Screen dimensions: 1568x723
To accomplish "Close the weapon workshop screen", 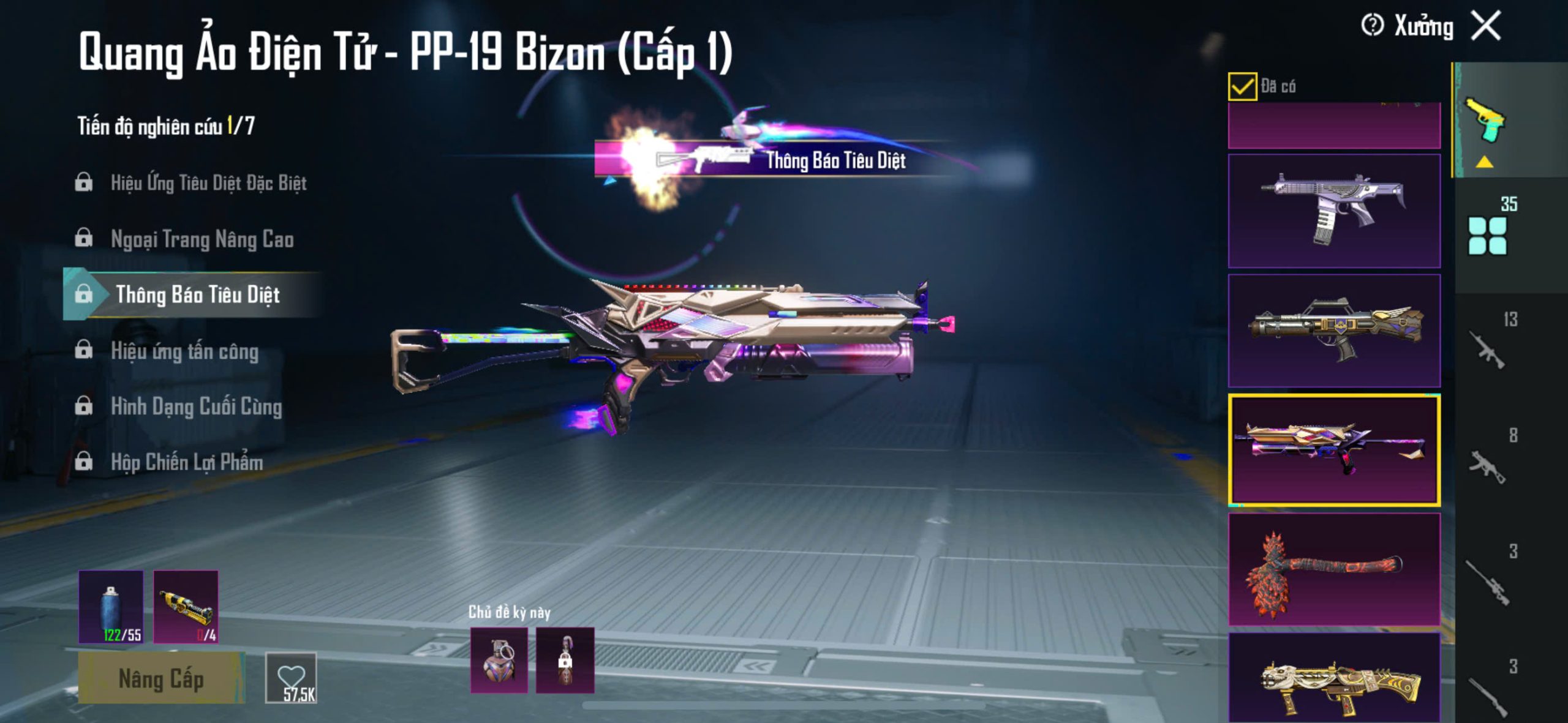I will click(1486, 26).
